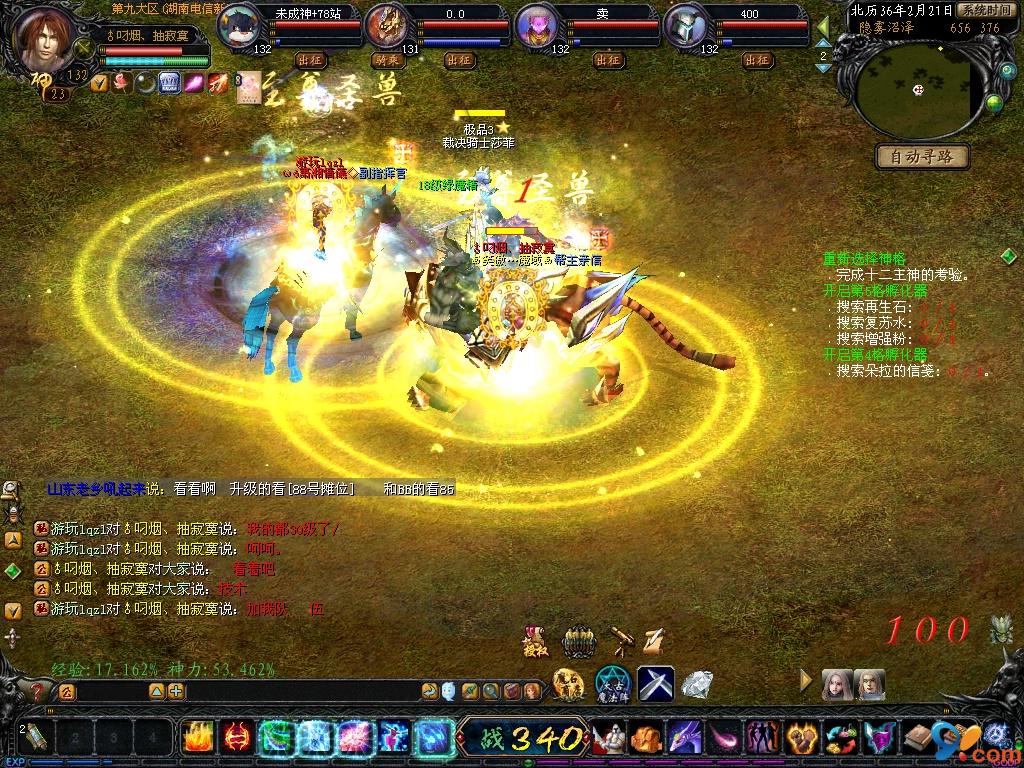The width and height of the screenshot is (1024, 768).
Task: Open the red question mark help button
Action: point(37,690)
